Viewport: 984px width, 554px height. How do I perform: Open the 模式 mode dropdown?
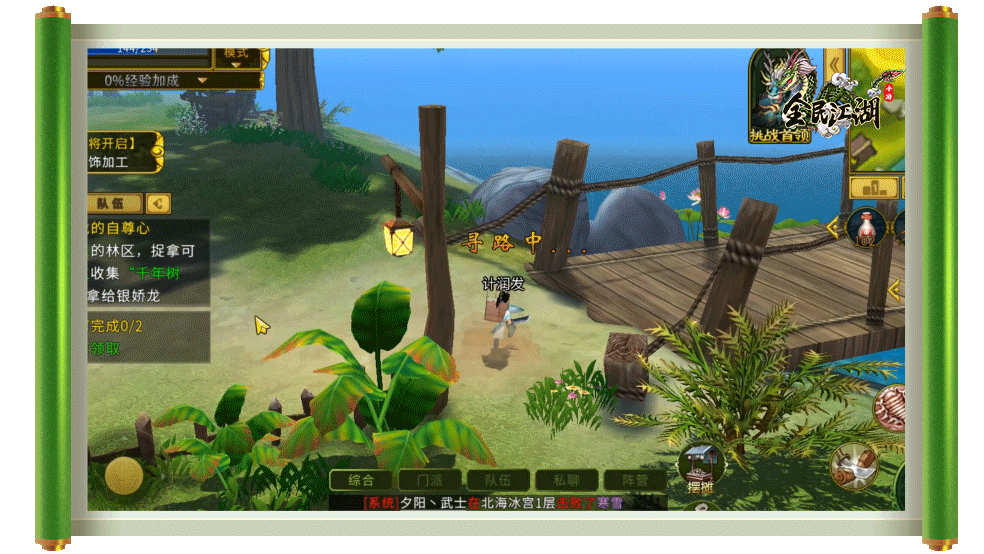pos(237,56)
